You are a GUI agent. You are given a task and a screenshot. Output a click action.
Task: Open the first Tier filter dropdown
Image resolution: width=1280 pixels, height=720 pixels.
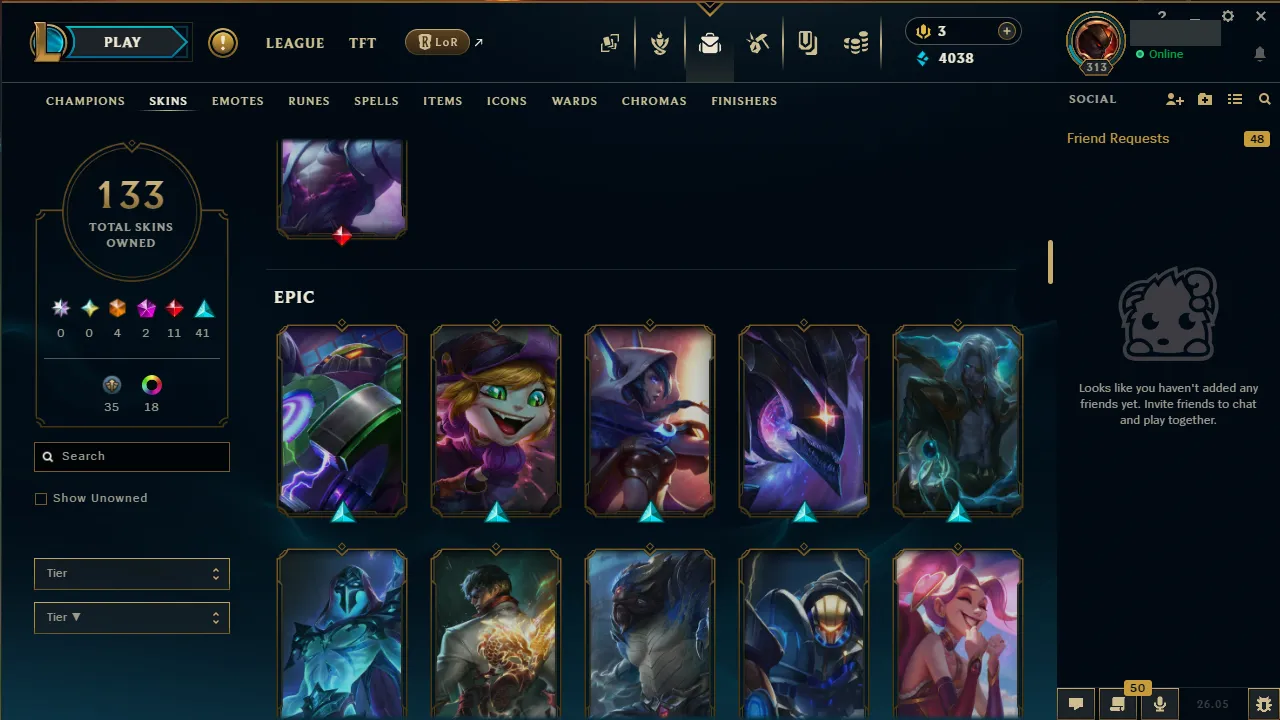tap(131, 573)
